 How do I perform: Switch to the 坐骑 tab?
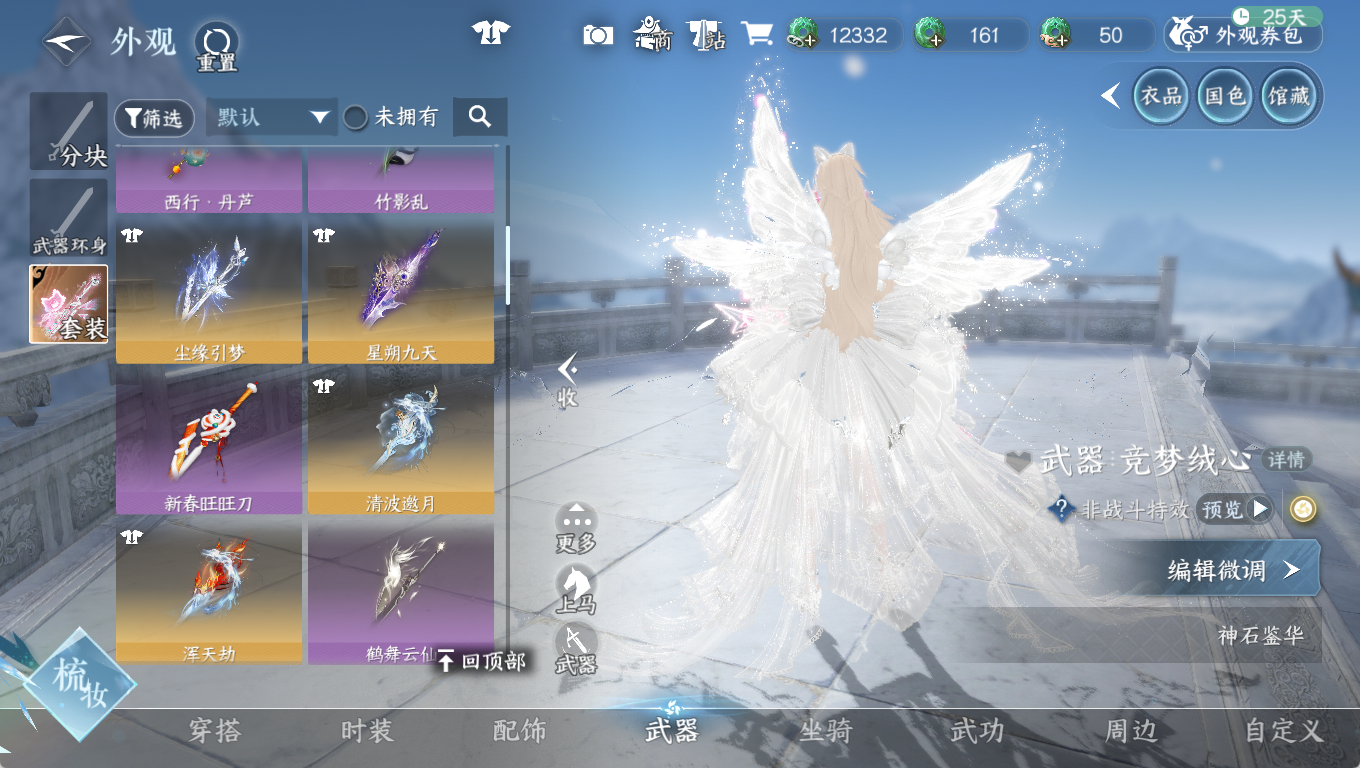tap(825, 731)
